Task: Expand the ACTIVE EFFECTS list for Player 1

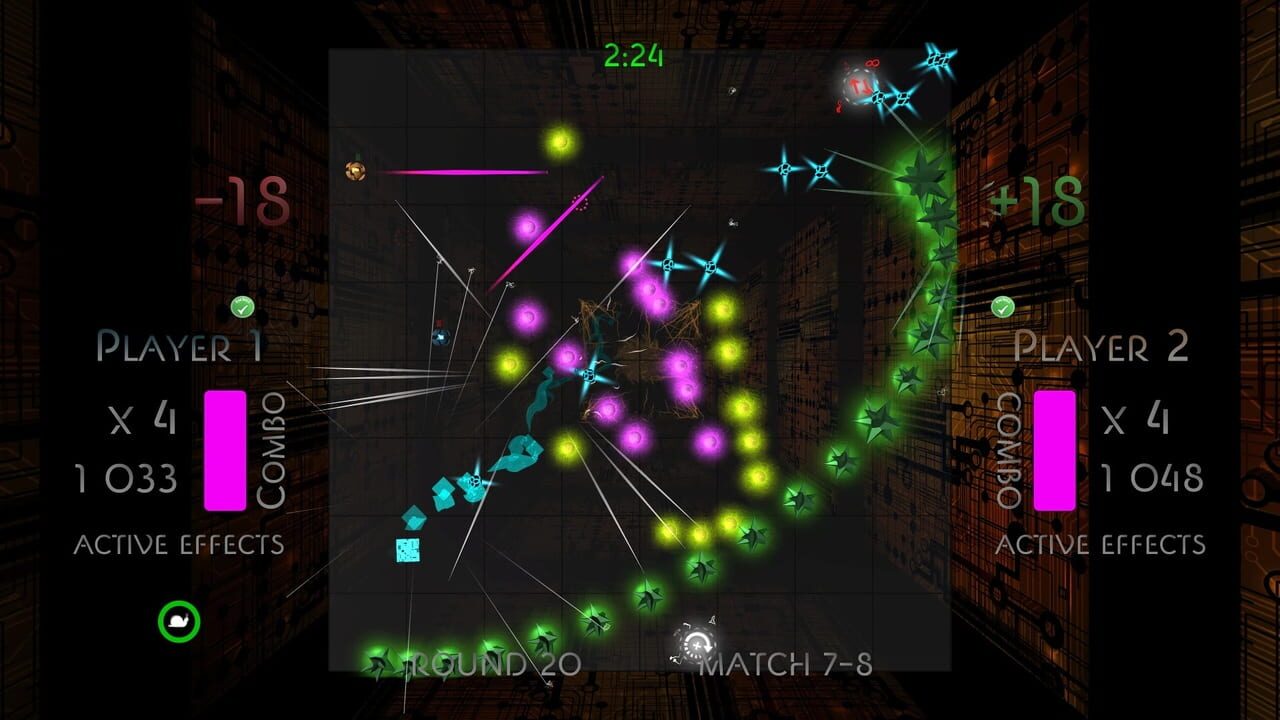Action: [x=178, y=545]
